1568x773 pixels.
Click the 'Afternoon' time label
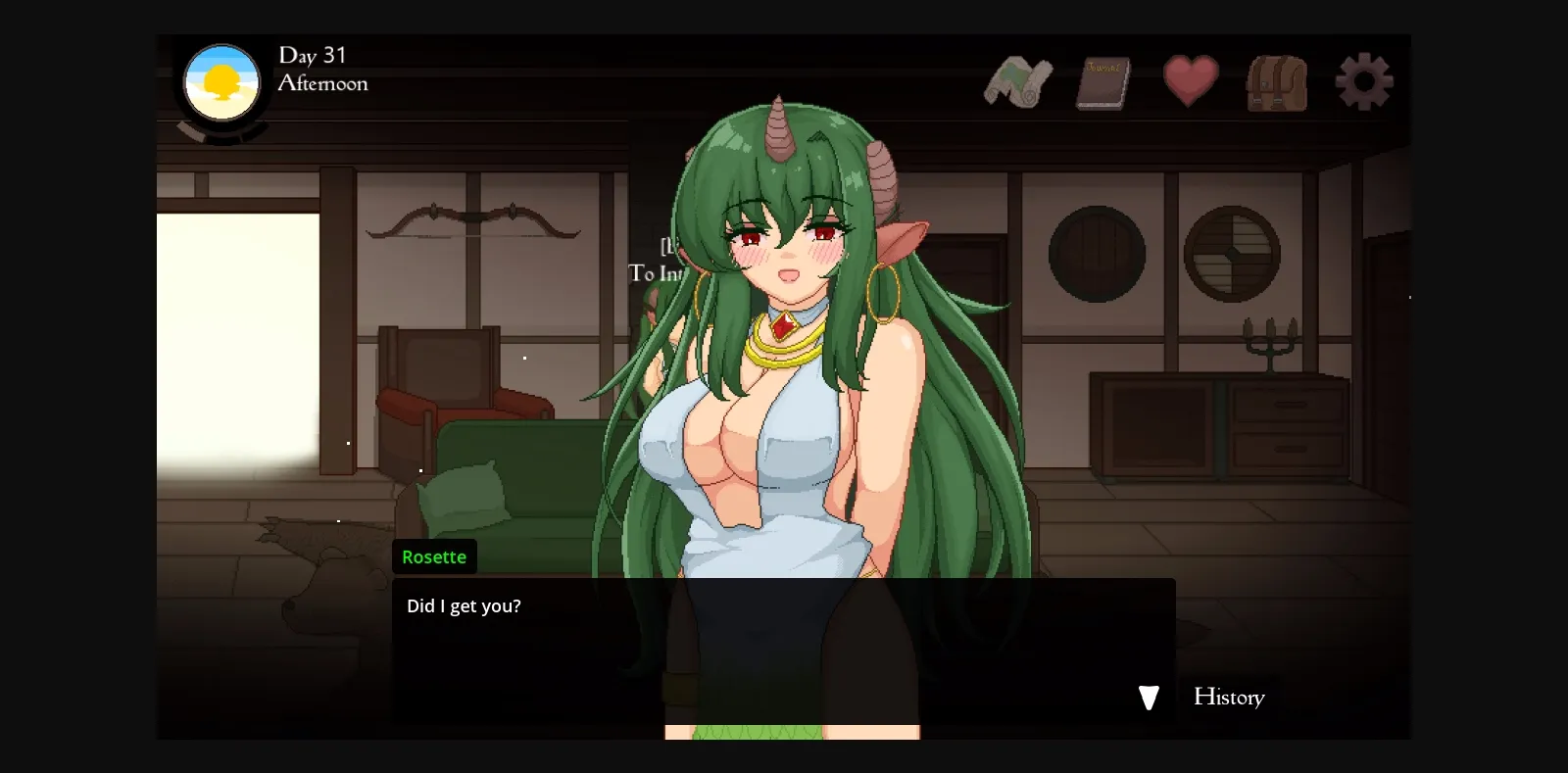click(323, 84)
